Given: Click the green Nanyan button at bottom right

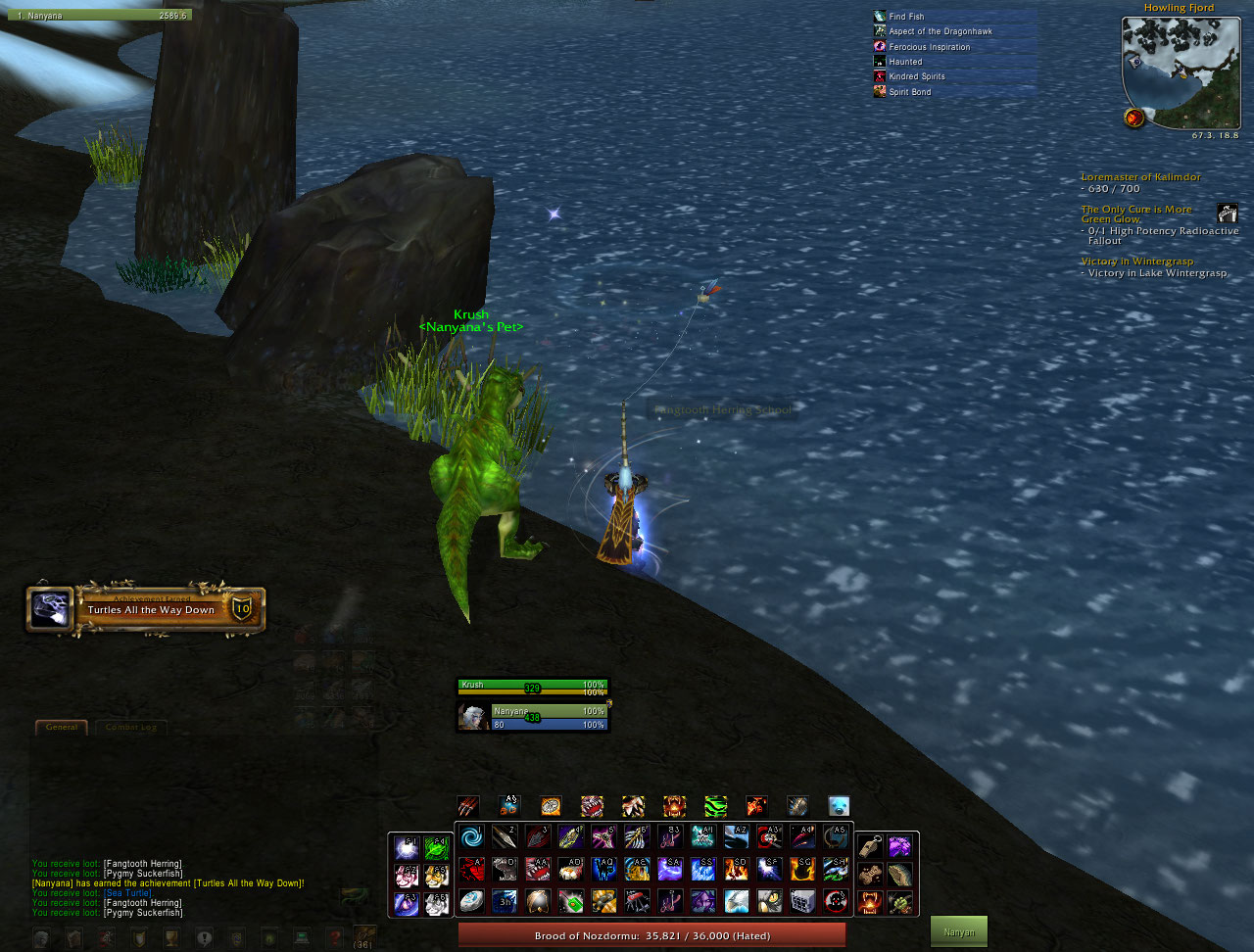Looking at the screenshot, I should point(958,932).
